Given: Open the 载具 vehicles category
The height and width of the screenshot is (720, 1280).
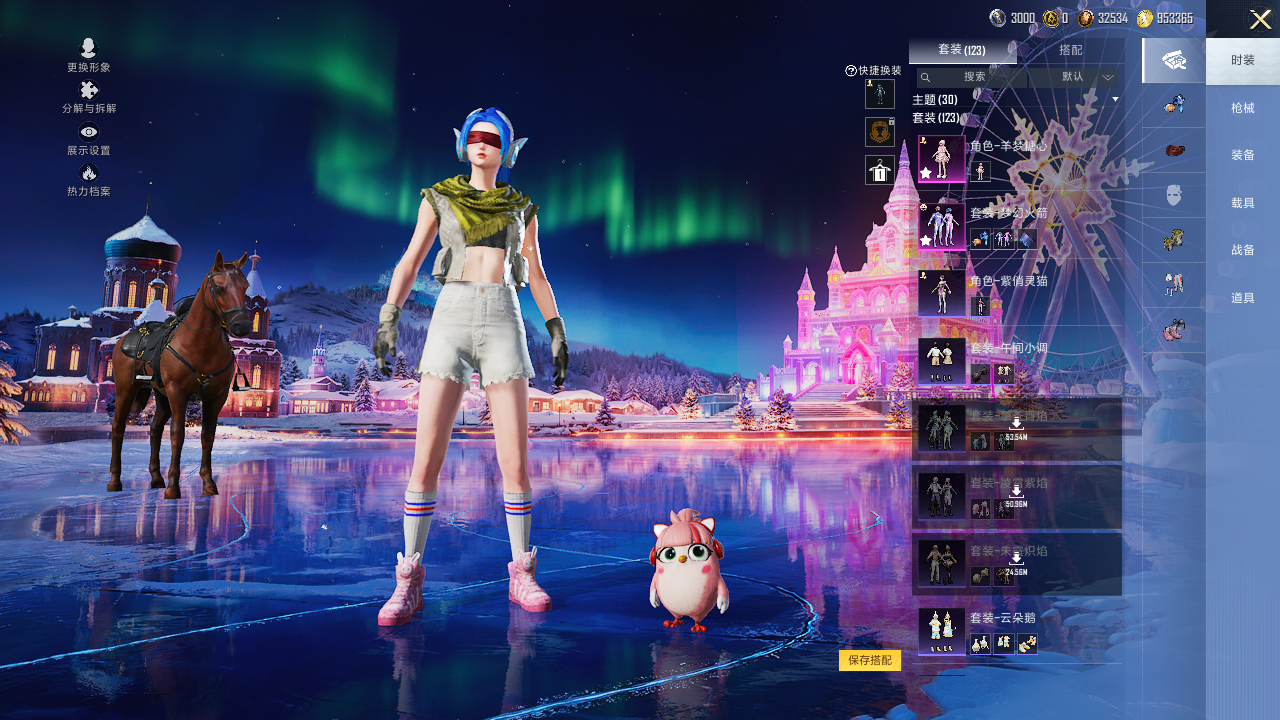Looking at the screenshot, I should pos(1243,203).
